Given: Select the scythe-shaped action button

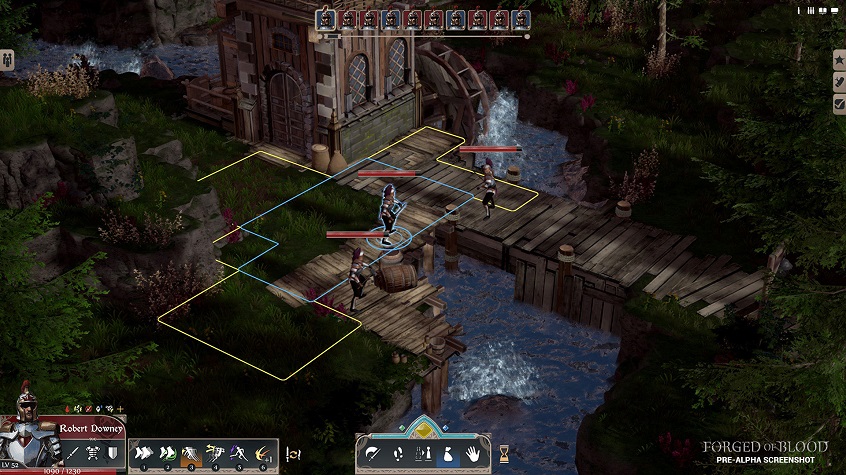Looking at the screenshot, I should [373, 454].
